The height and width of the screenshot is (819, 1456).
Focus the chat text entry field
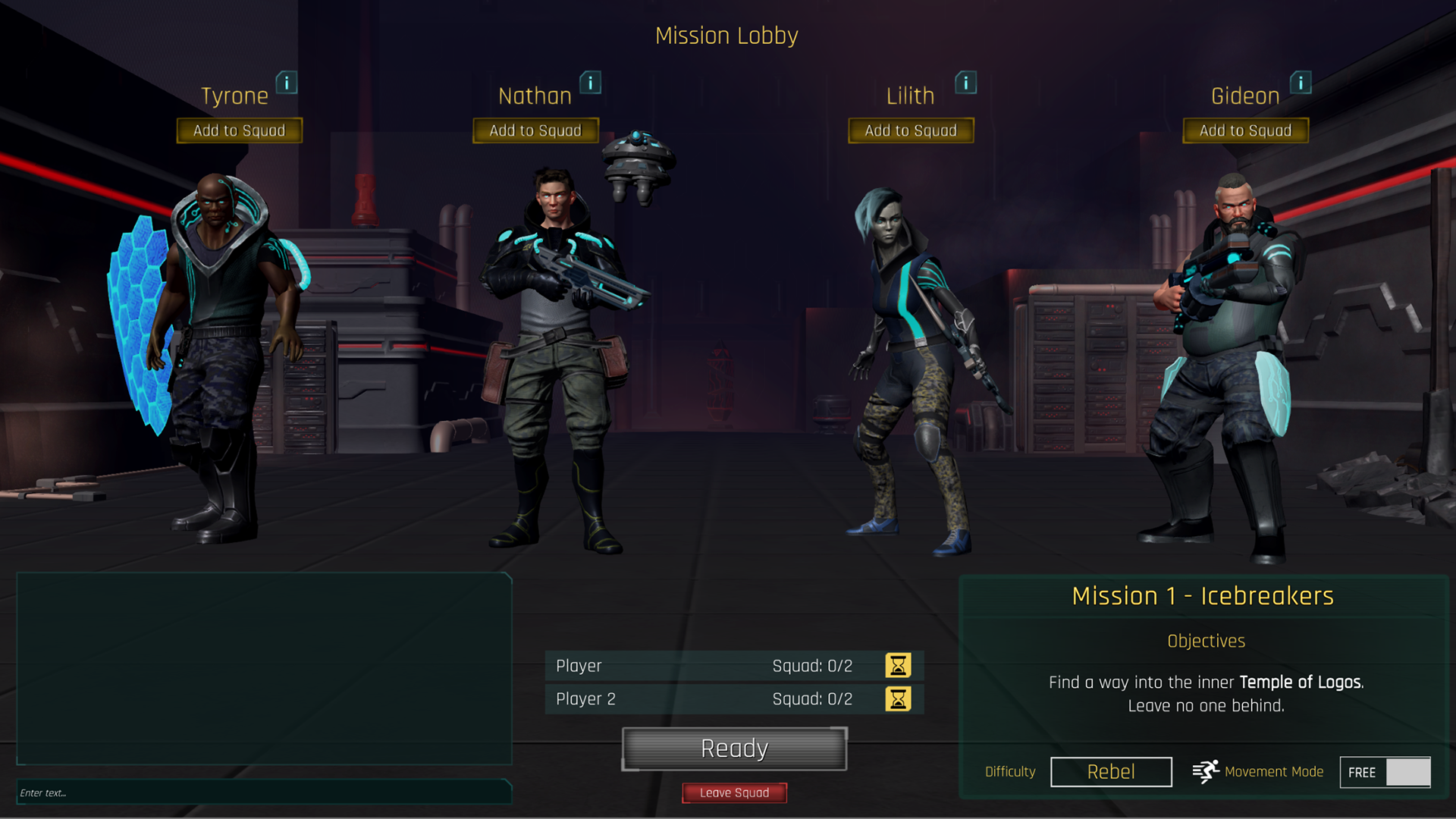pos(263,792)
